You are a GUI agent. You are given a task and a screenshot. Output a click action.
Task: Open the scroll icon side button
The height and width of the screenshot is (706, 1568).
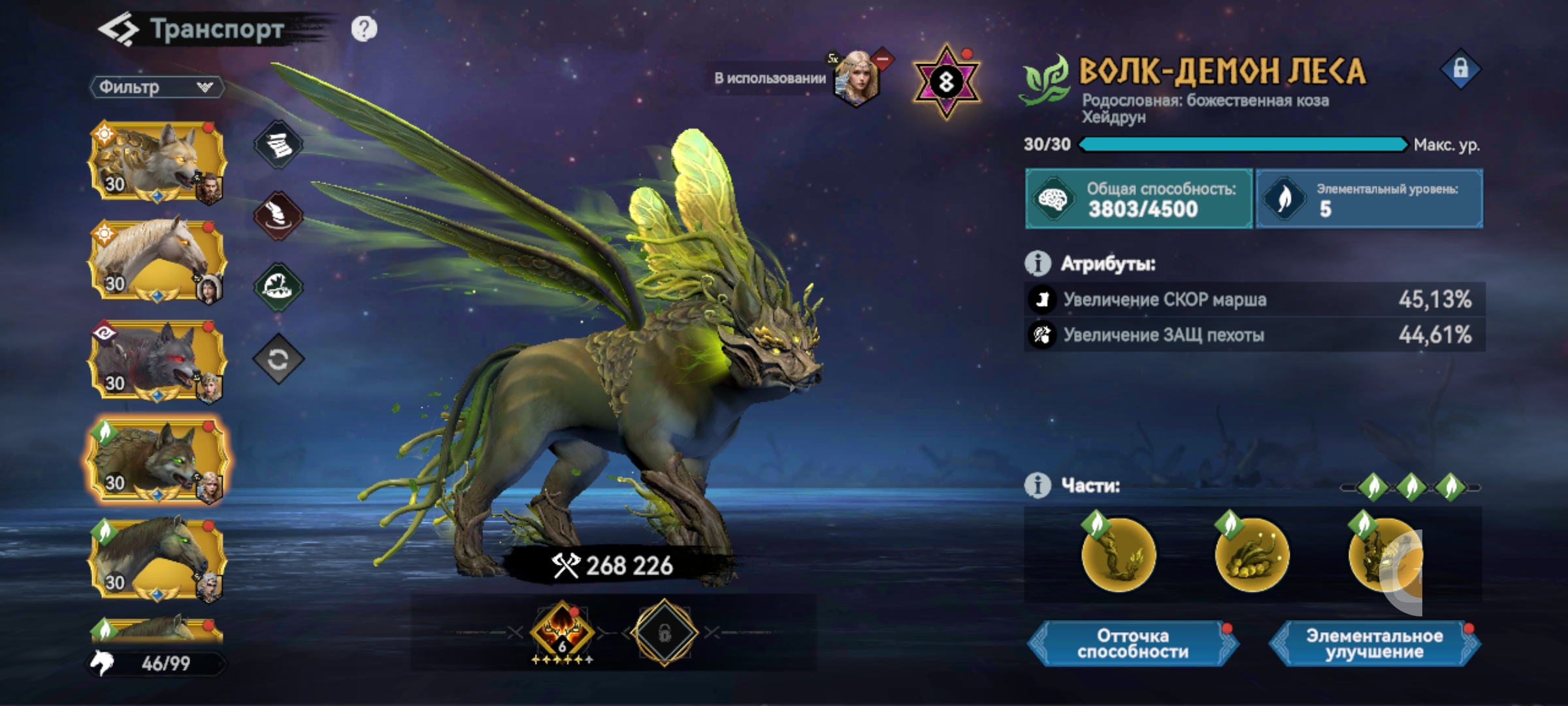pyautogui.click(x=278, y=144)
